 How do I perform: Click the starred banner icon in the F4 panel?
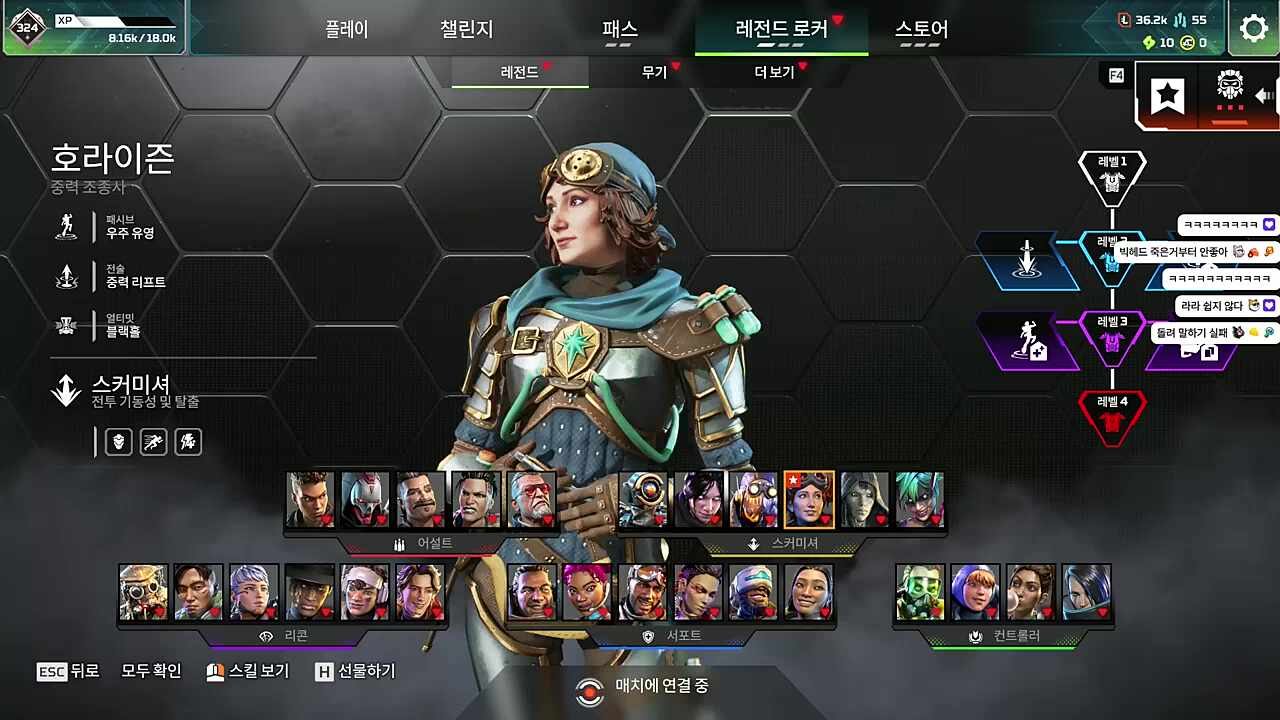(x=1167, y=96)
